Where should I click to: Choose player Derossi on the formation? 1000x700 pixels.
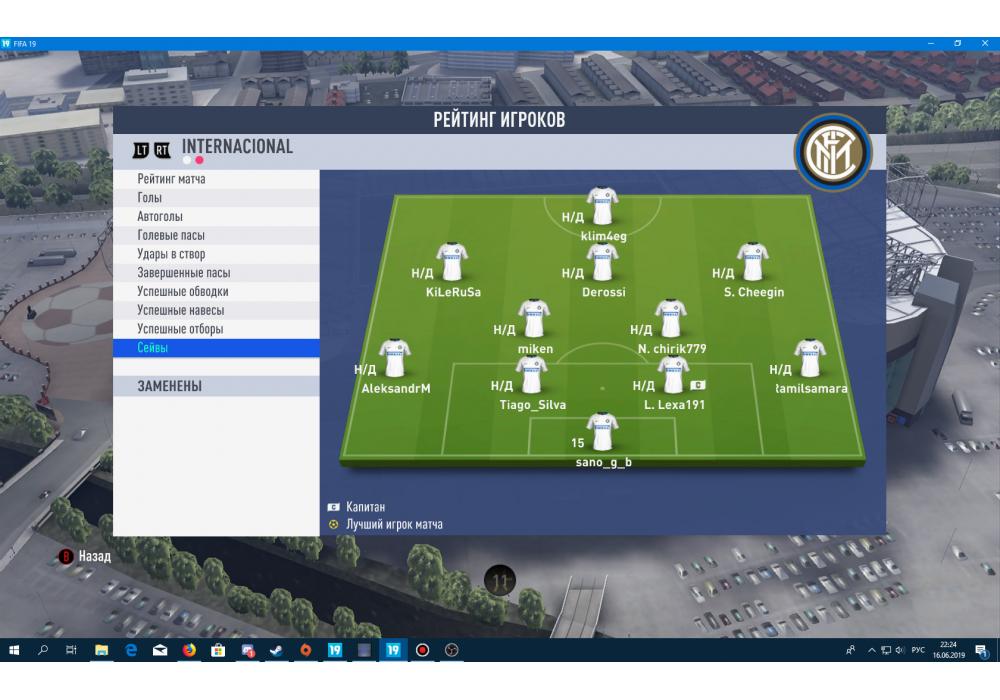point(602,262)
